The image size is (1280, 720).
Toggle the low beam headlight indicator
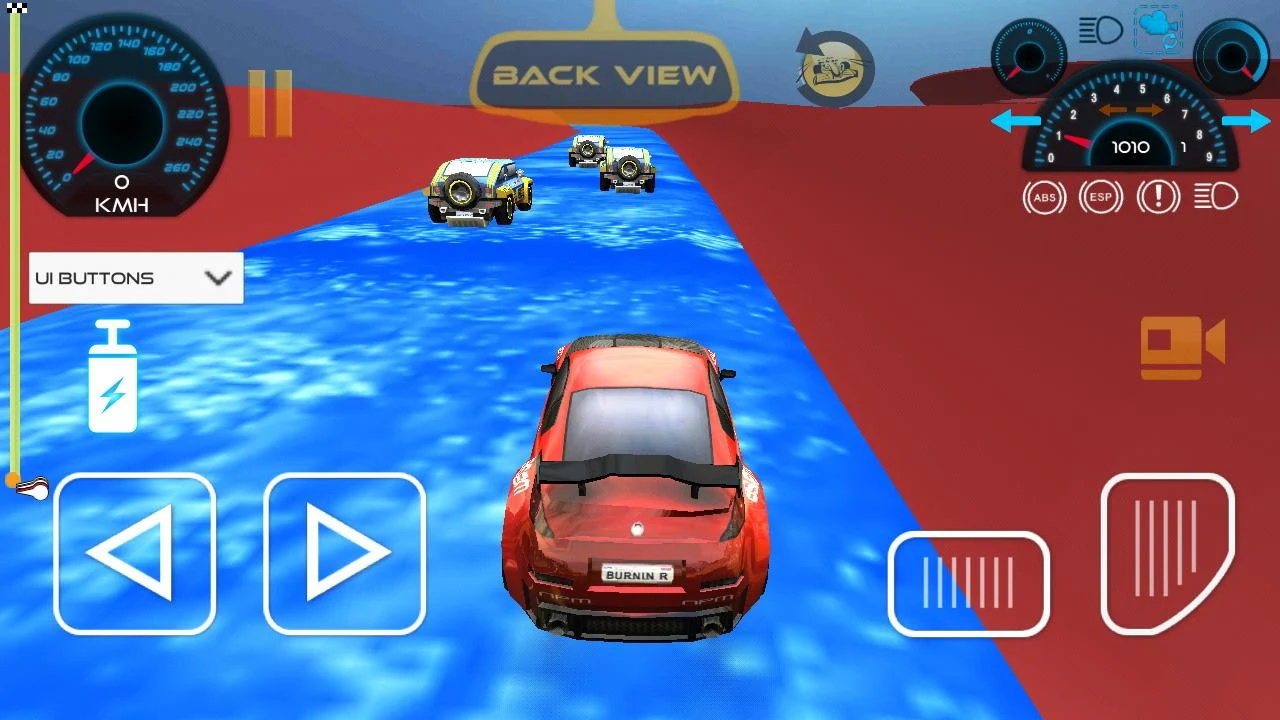tap(1214, 197)
